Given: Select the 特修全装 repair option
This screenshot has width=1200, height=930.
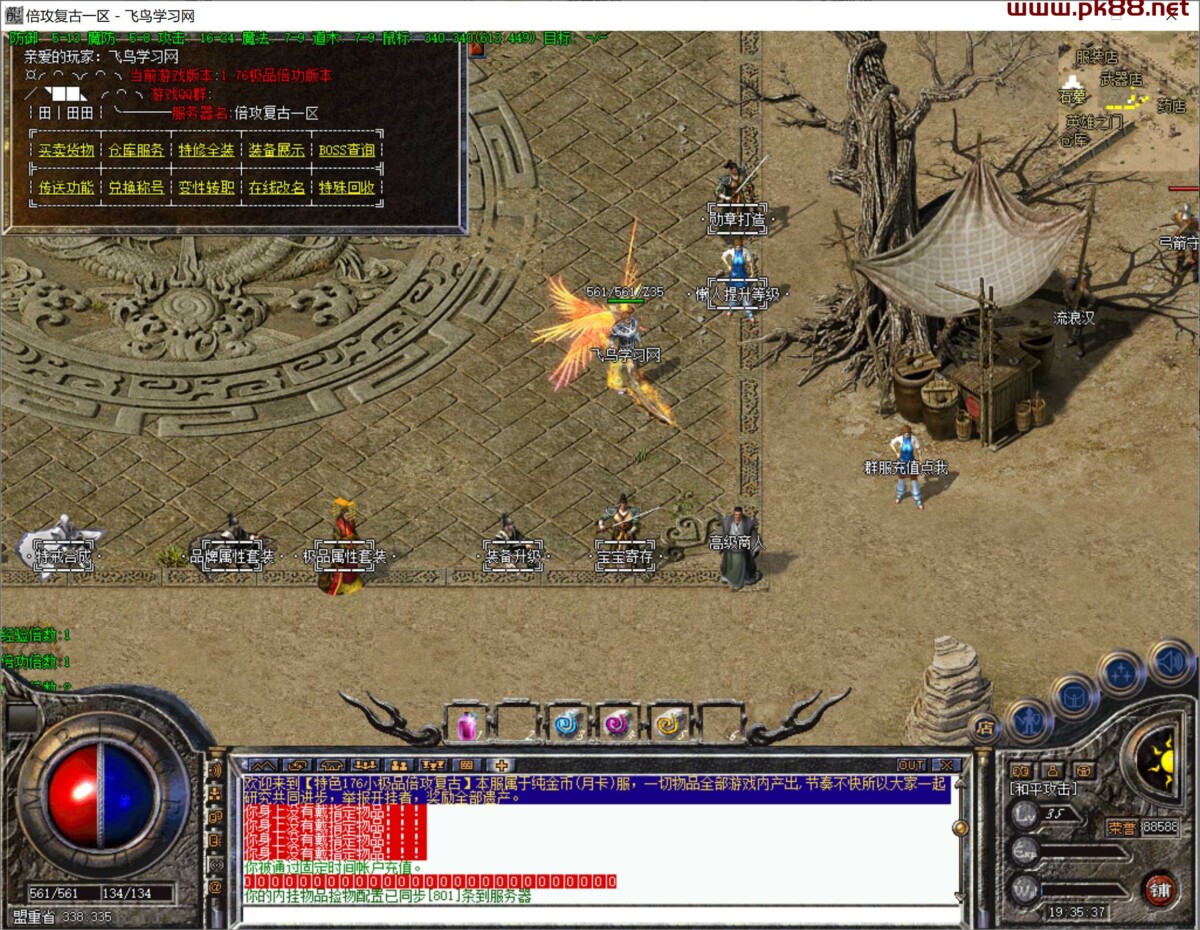Looking at the screenshot, I should click(206, 151).
